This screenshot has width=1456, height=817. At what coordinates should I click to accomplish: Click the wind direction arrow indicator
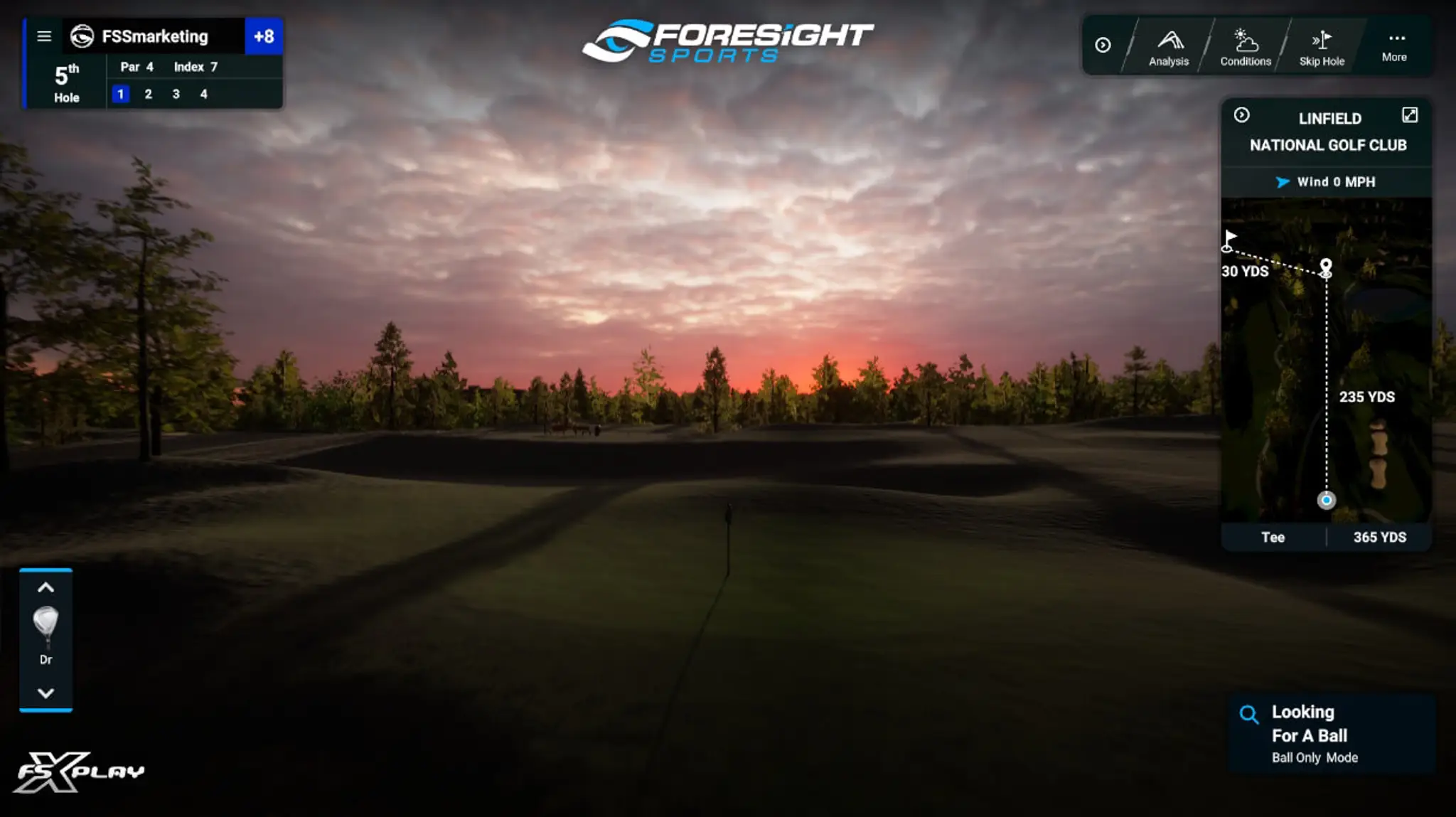[1282, 181]
